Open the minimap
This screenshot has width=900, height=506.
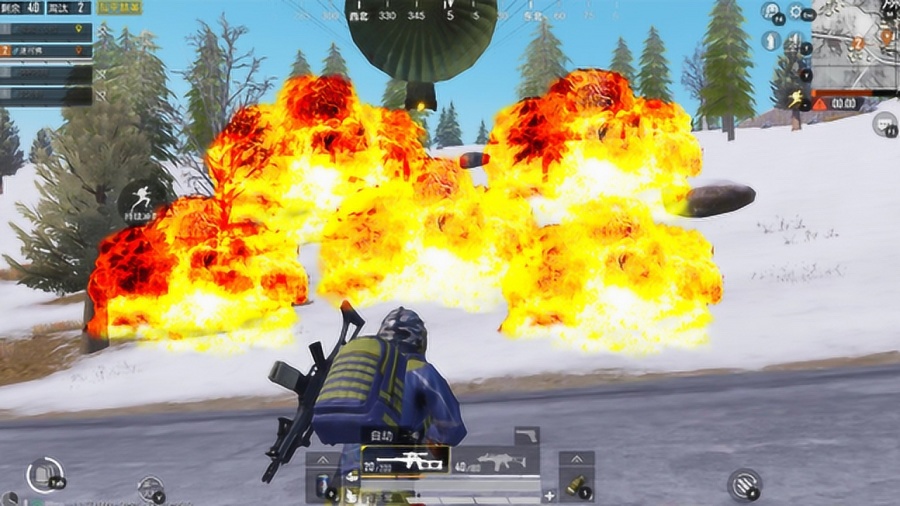[x=855, y=43]
